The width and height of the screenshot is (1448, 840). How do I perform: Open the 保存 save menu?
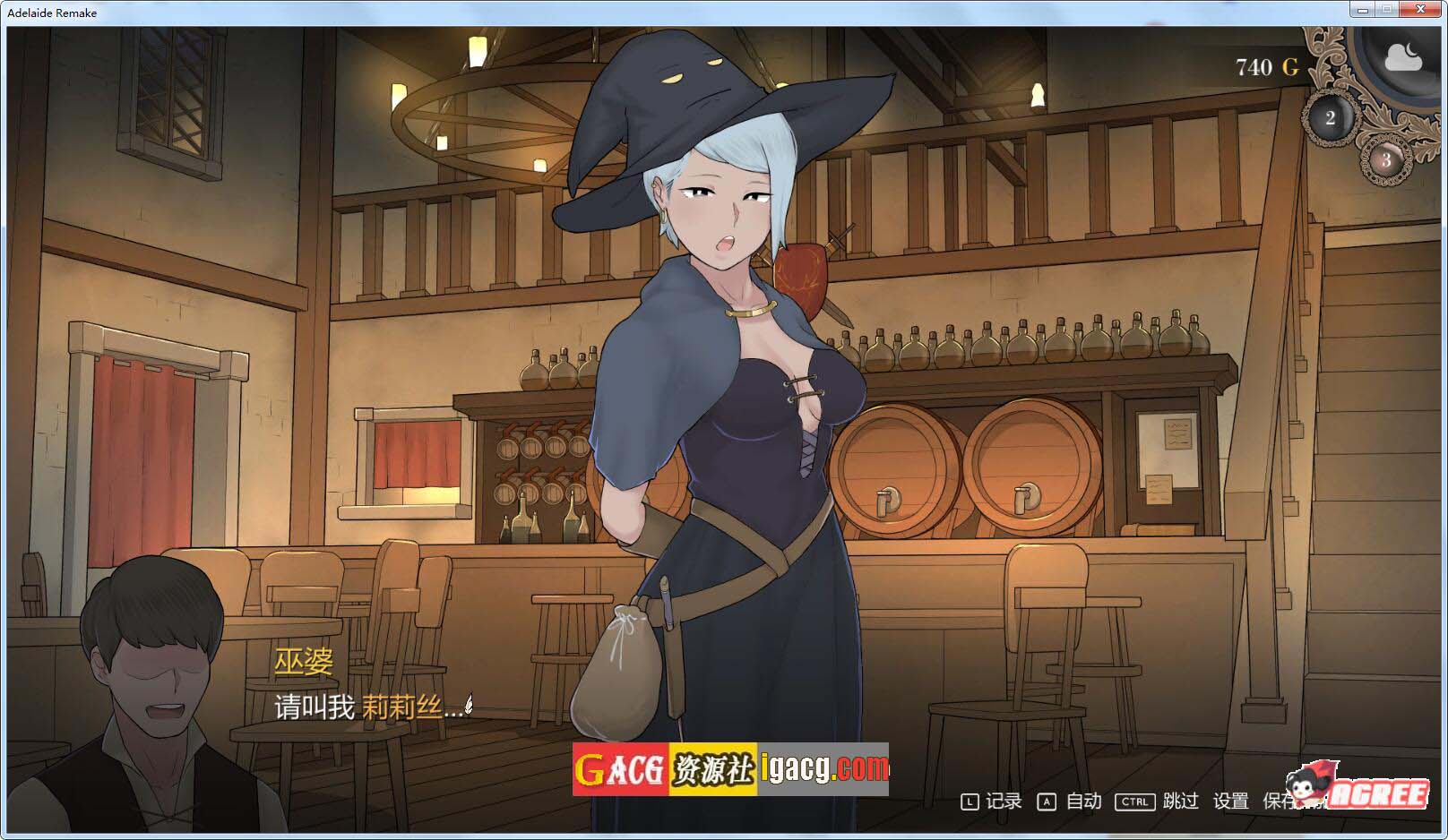(1280, 801)
